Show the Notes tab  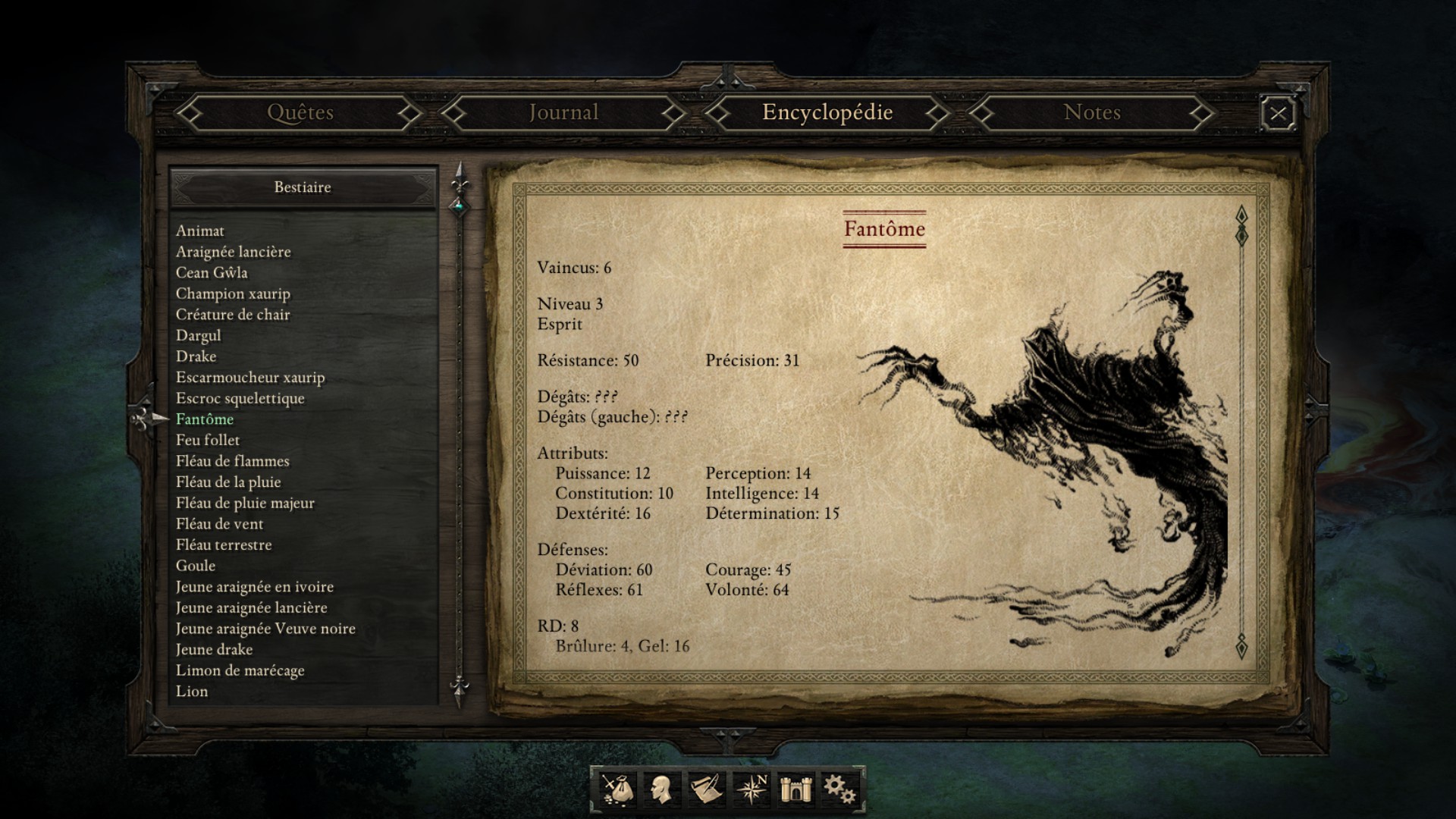pyautogui.click(x=1091, y=113)
